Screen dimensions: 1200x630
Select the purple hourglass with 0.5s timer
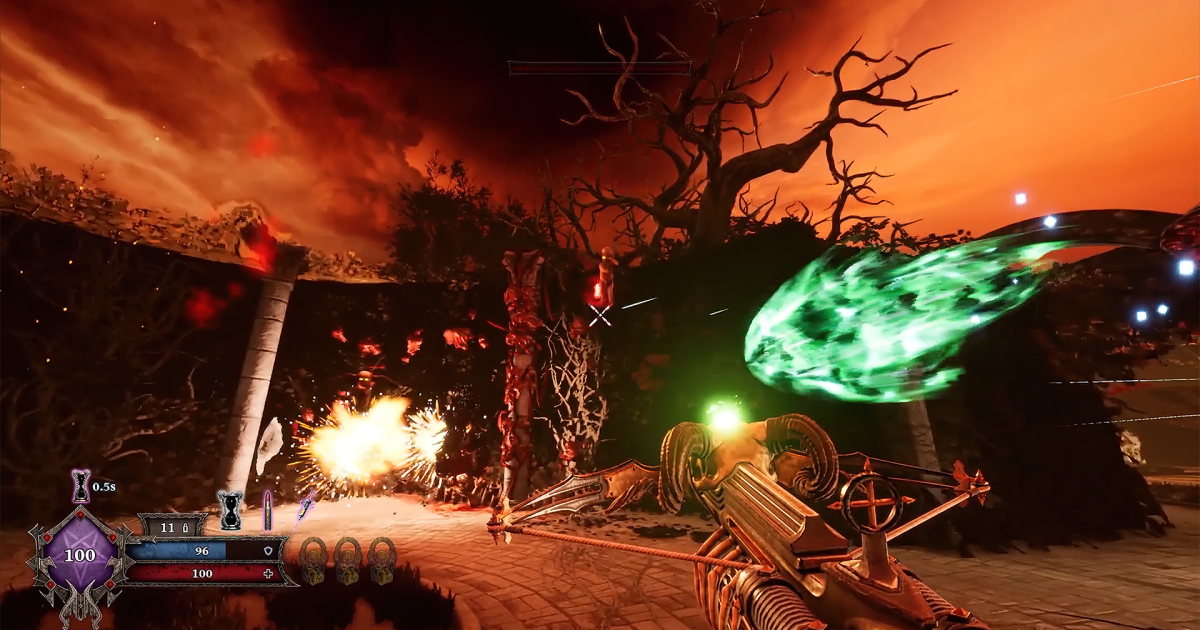[x=81, y=486]
